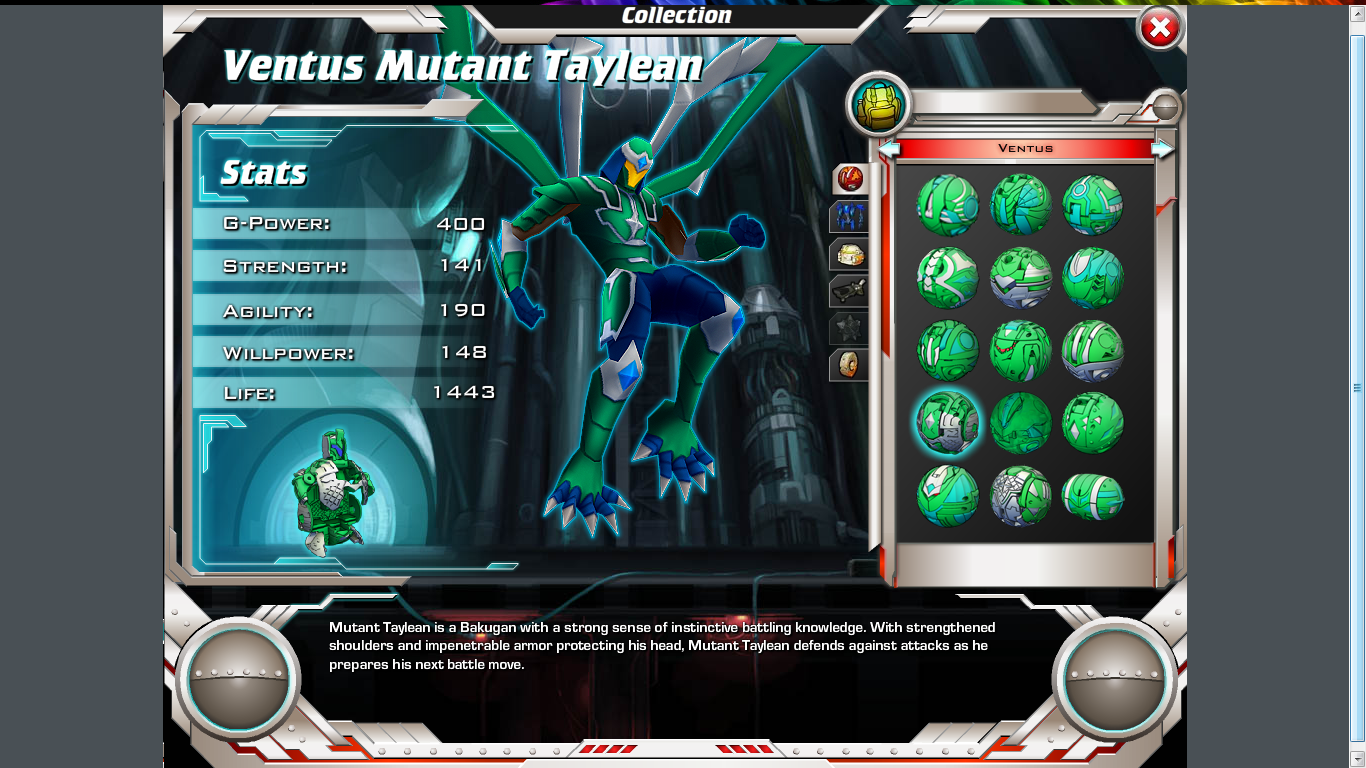Viewport: 1366px width, 768px height.
Task: Select the green ball with red eyes
Action: (1020, 350)
